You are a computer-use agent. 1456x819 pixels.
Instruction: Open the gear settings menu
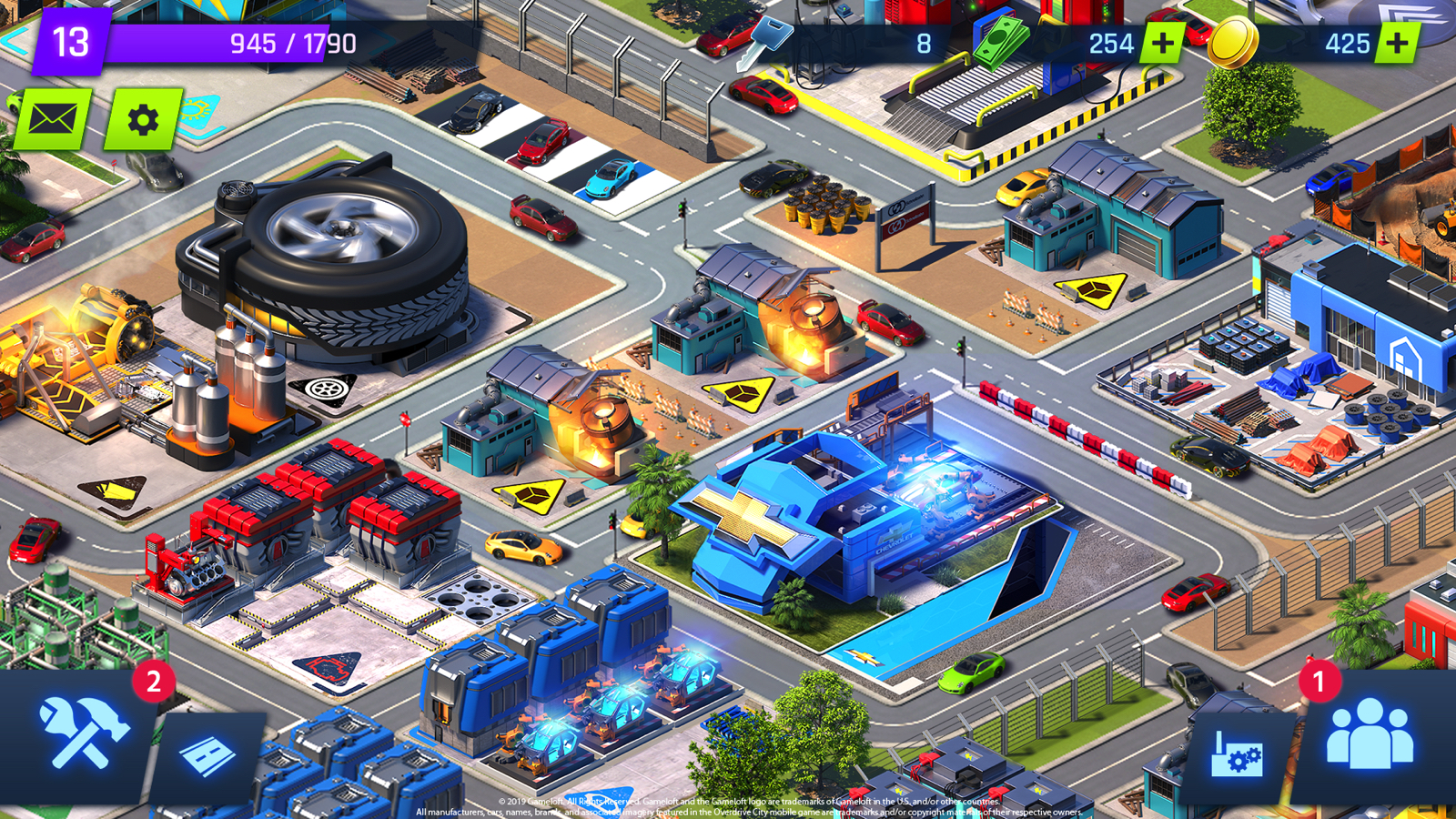[143, 119]
